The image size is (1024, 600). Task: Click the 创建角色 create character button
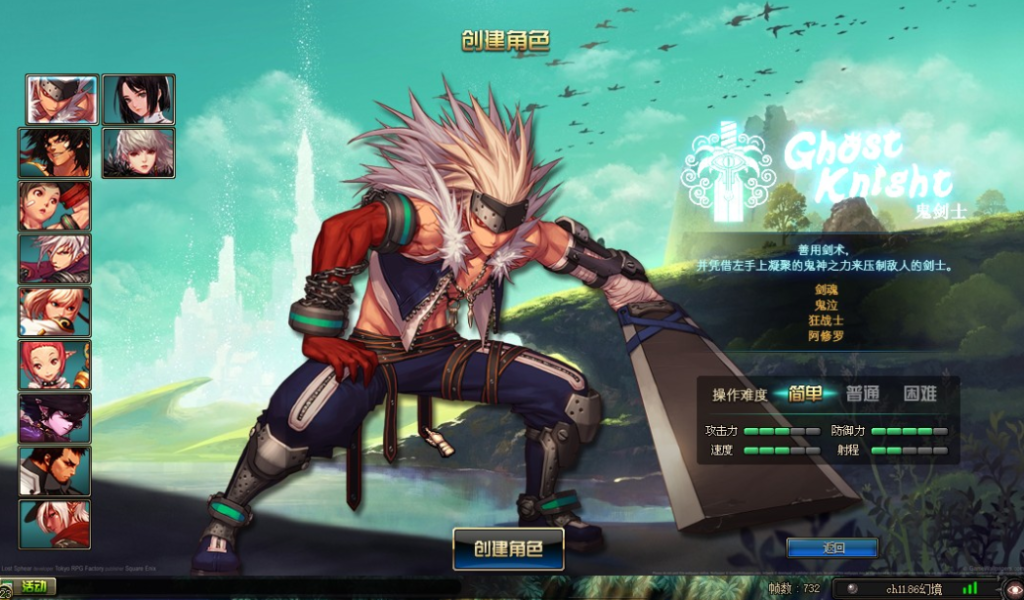pos(508,549)
